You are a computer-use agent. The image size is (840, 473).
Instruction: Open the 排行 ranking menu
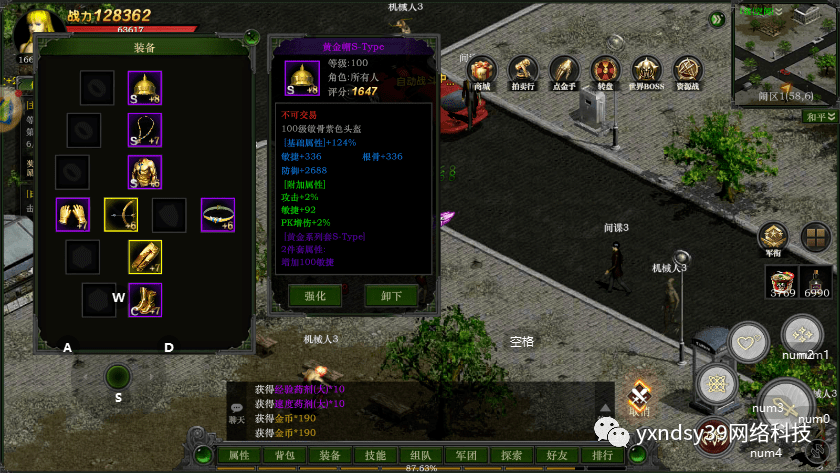click(x=602, y=455)
